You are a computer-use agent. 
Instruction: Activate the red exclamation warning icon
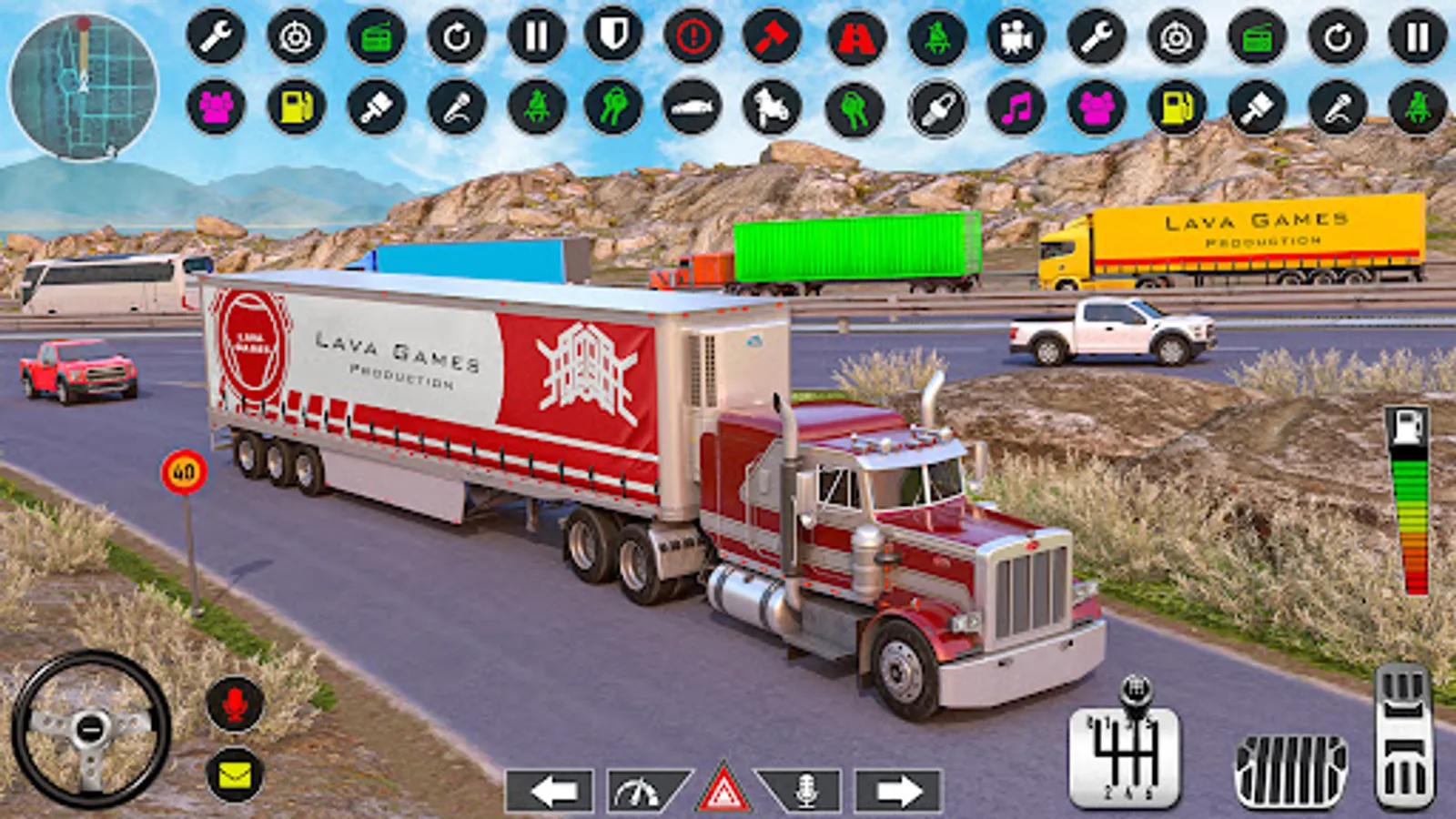pyautogui.click(x=693, y=37)
